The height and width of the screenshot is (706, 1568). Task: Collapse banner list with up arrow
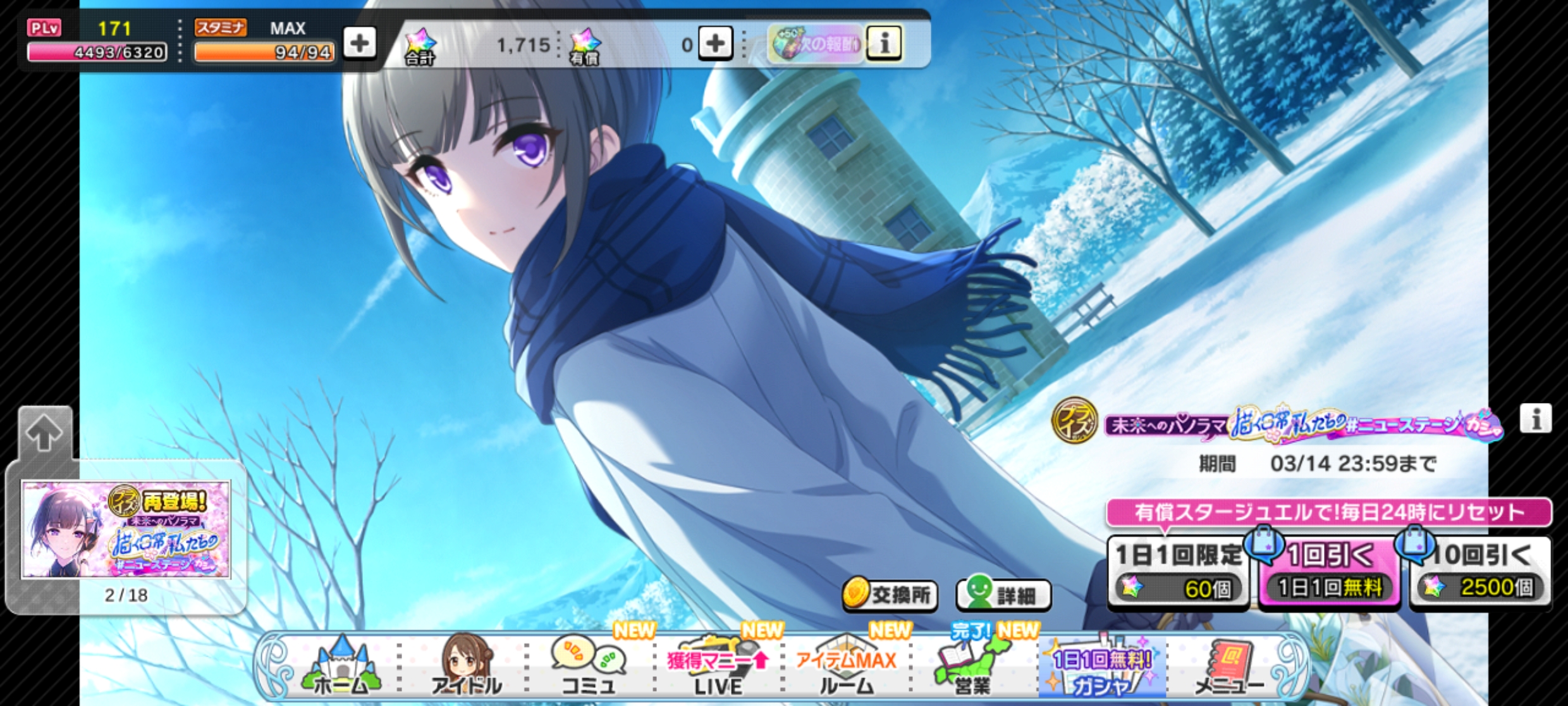point(44,433)
